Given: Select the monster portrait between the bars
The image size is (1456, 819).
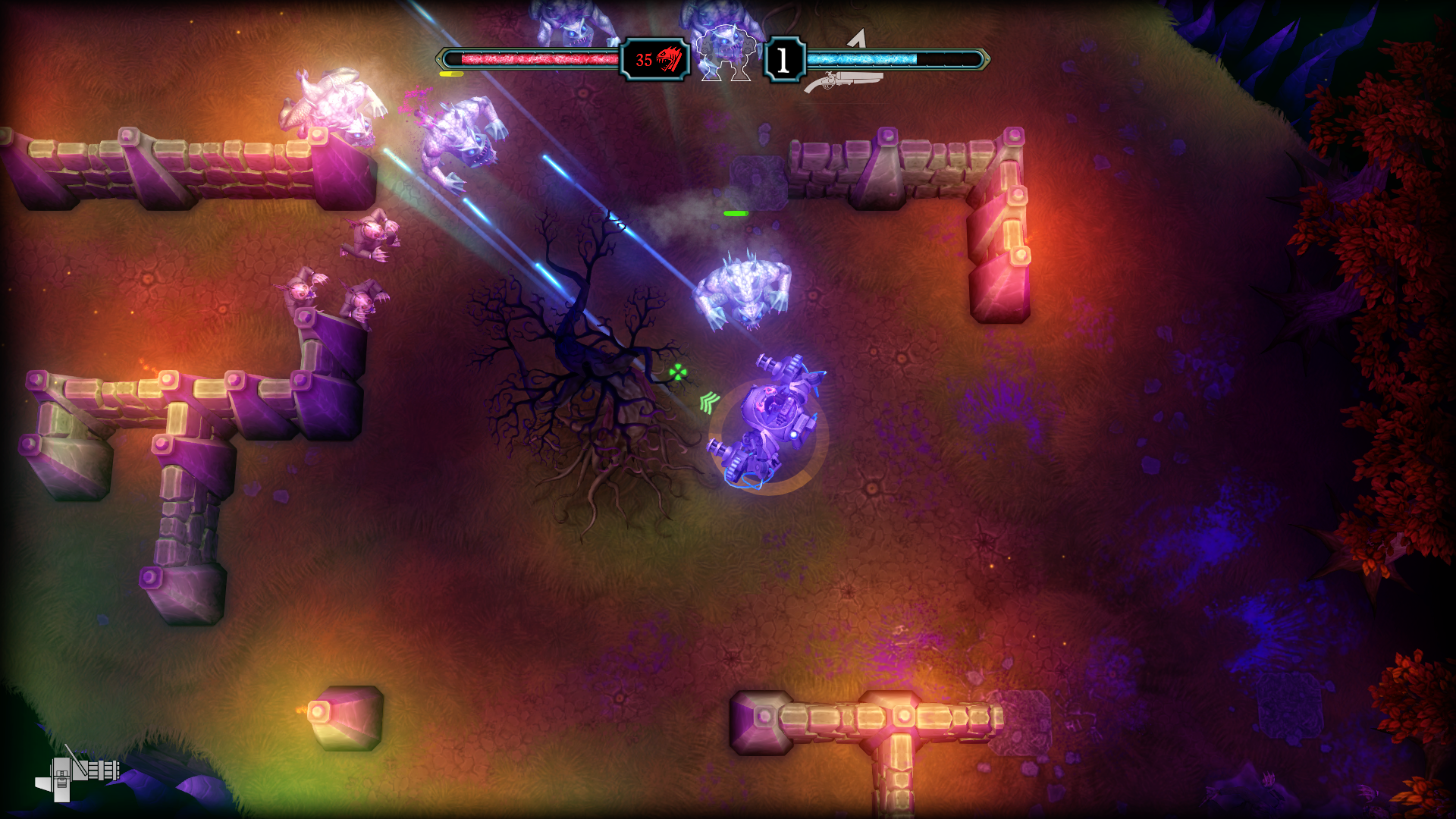Looking at the screenshot, I should (726, 55).
